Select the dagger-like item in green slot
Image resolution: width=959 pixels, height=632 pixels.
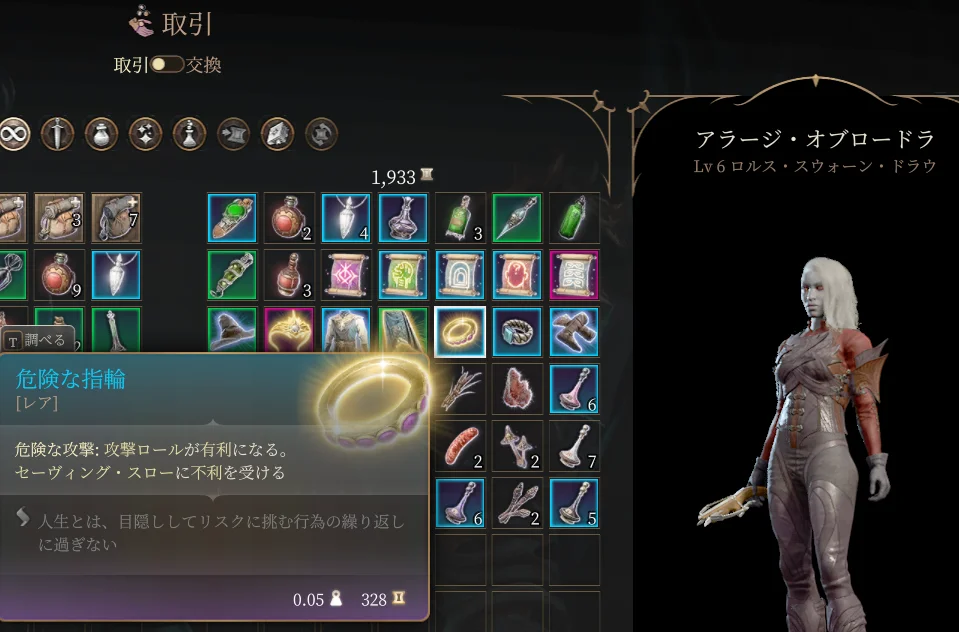(x=518, y=218)
